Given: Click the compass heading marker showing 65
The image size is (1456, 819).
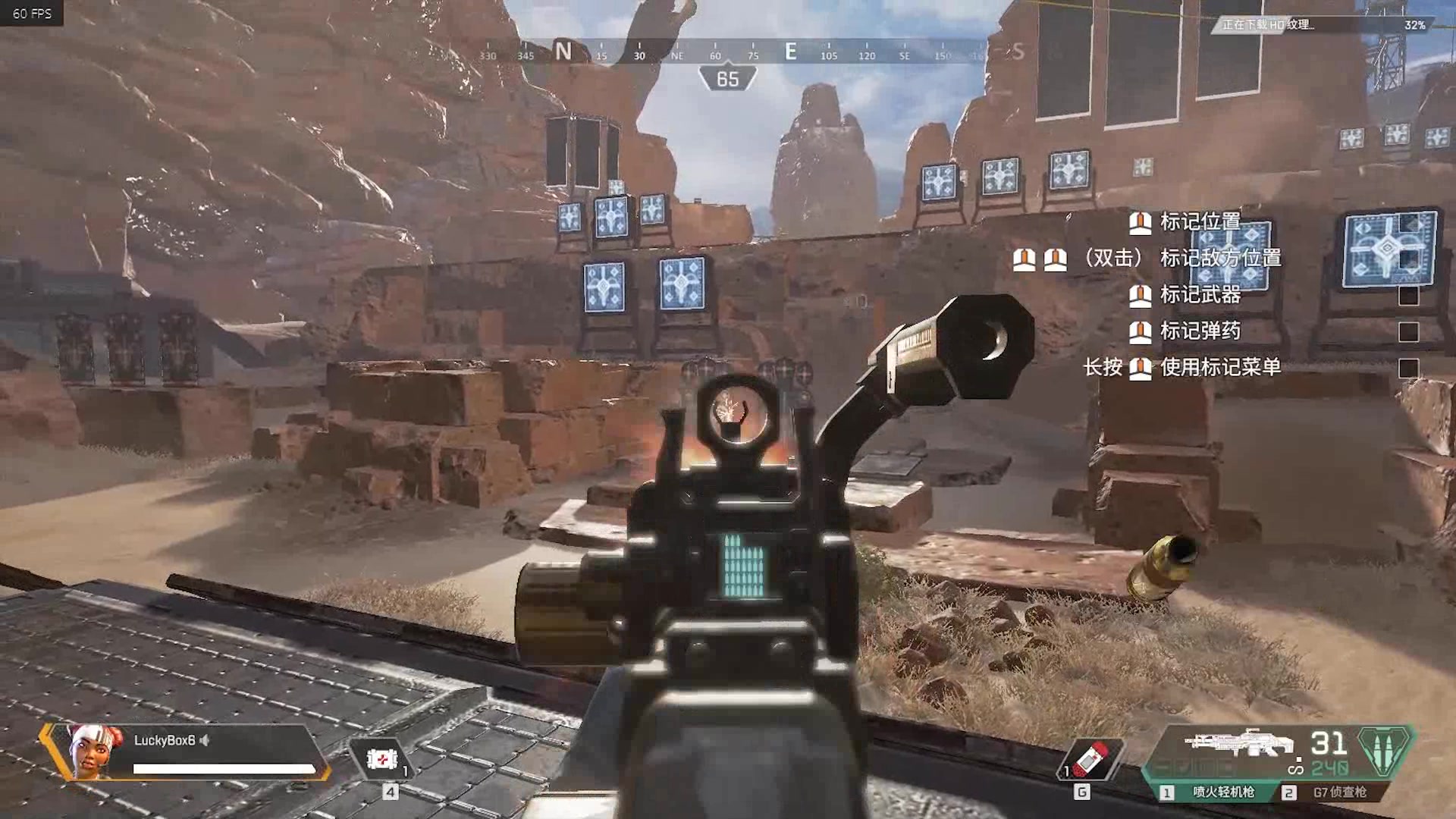Looking at the screenshot, I should click(x=730, y=79).
